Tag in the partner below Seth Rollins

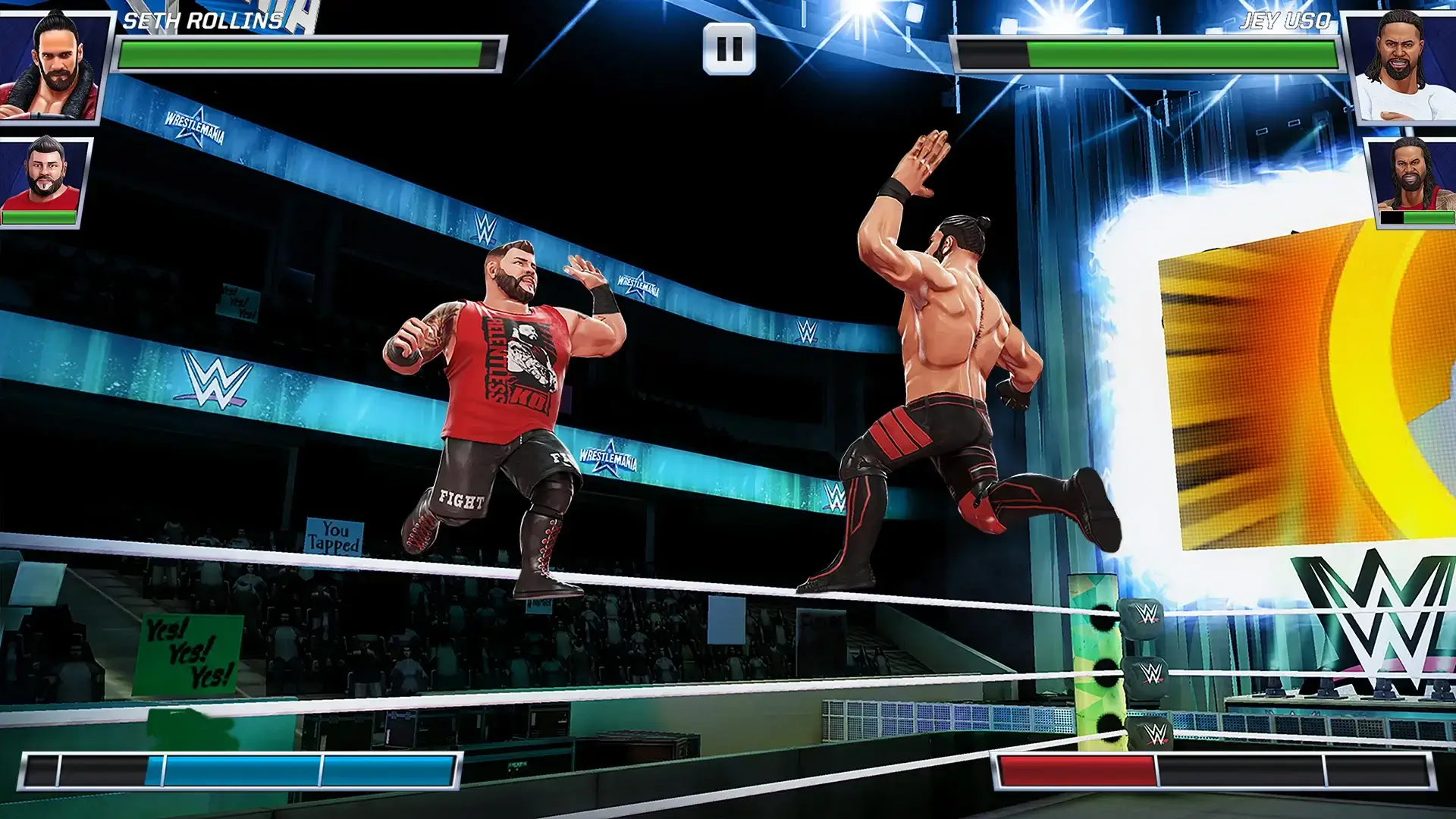(47, 182)
